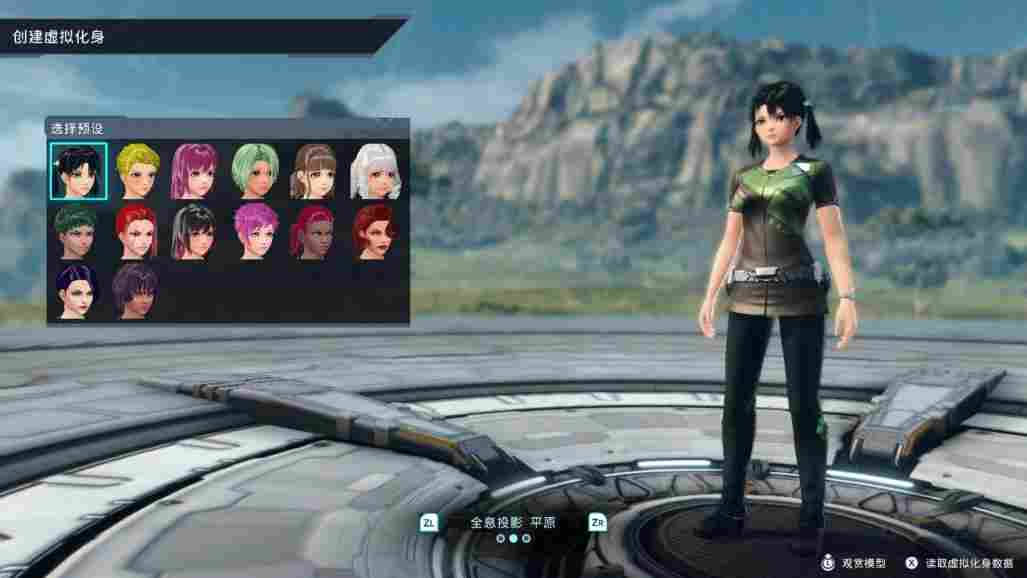Choose the crimson-haired dark-skinned preset
The image size is (1027, 578).
point(314,230)
